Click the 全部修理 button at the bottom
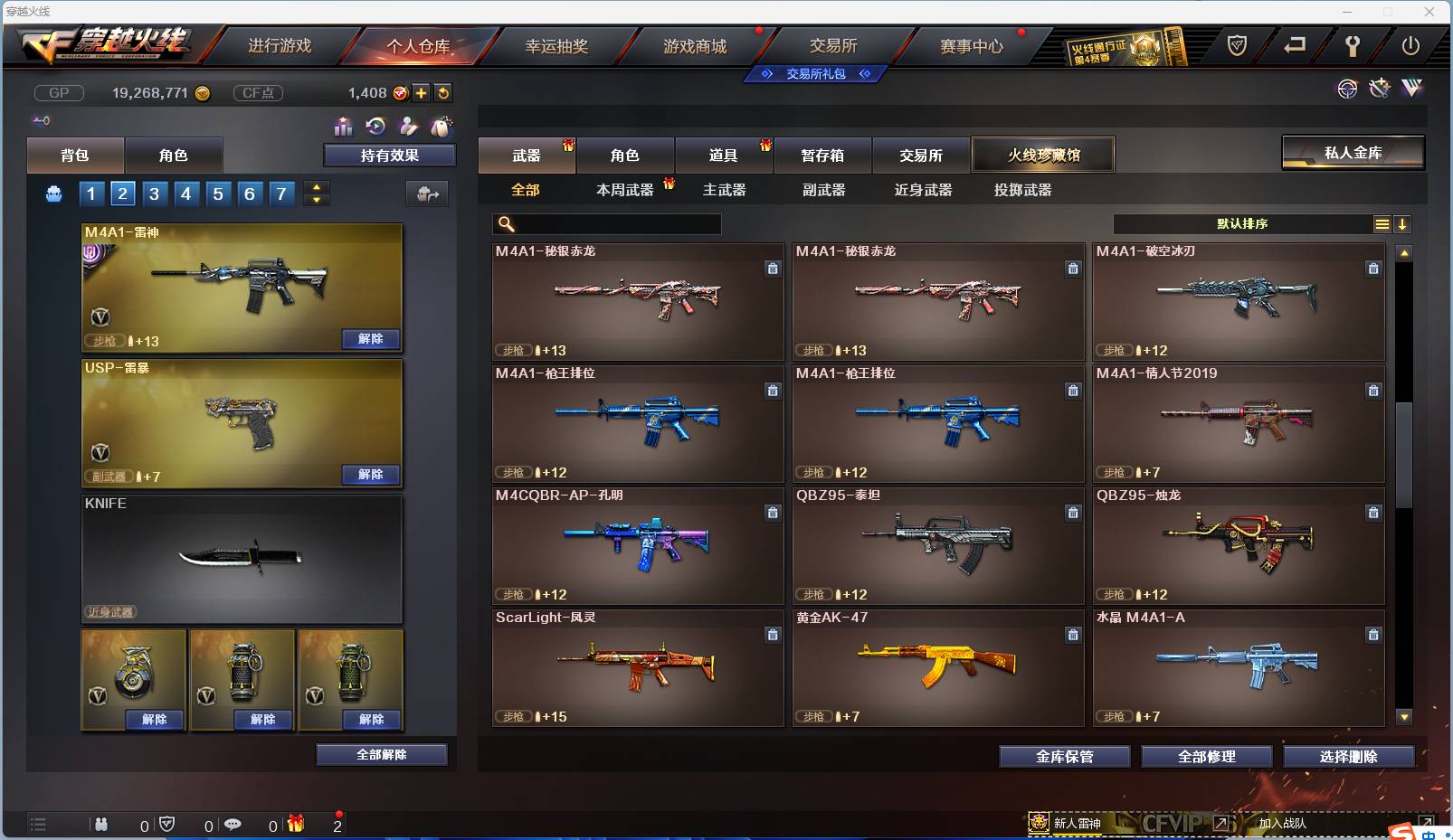This screenshot has width=1453, height=840. 1208,757
